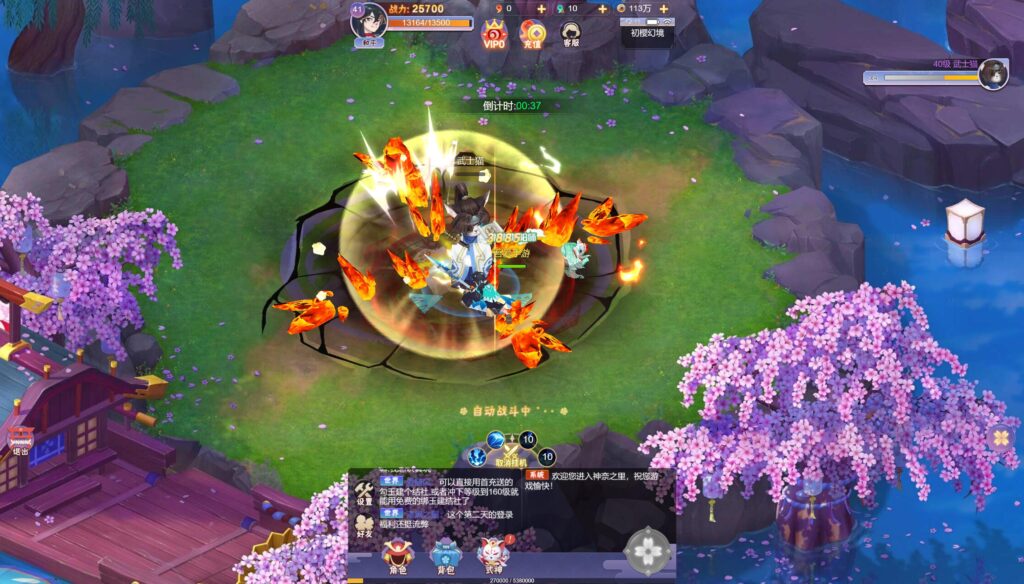Click the 退出 exit torii gate icon
The height and width of the screenshot is (584, 1024).
[20, 439]
